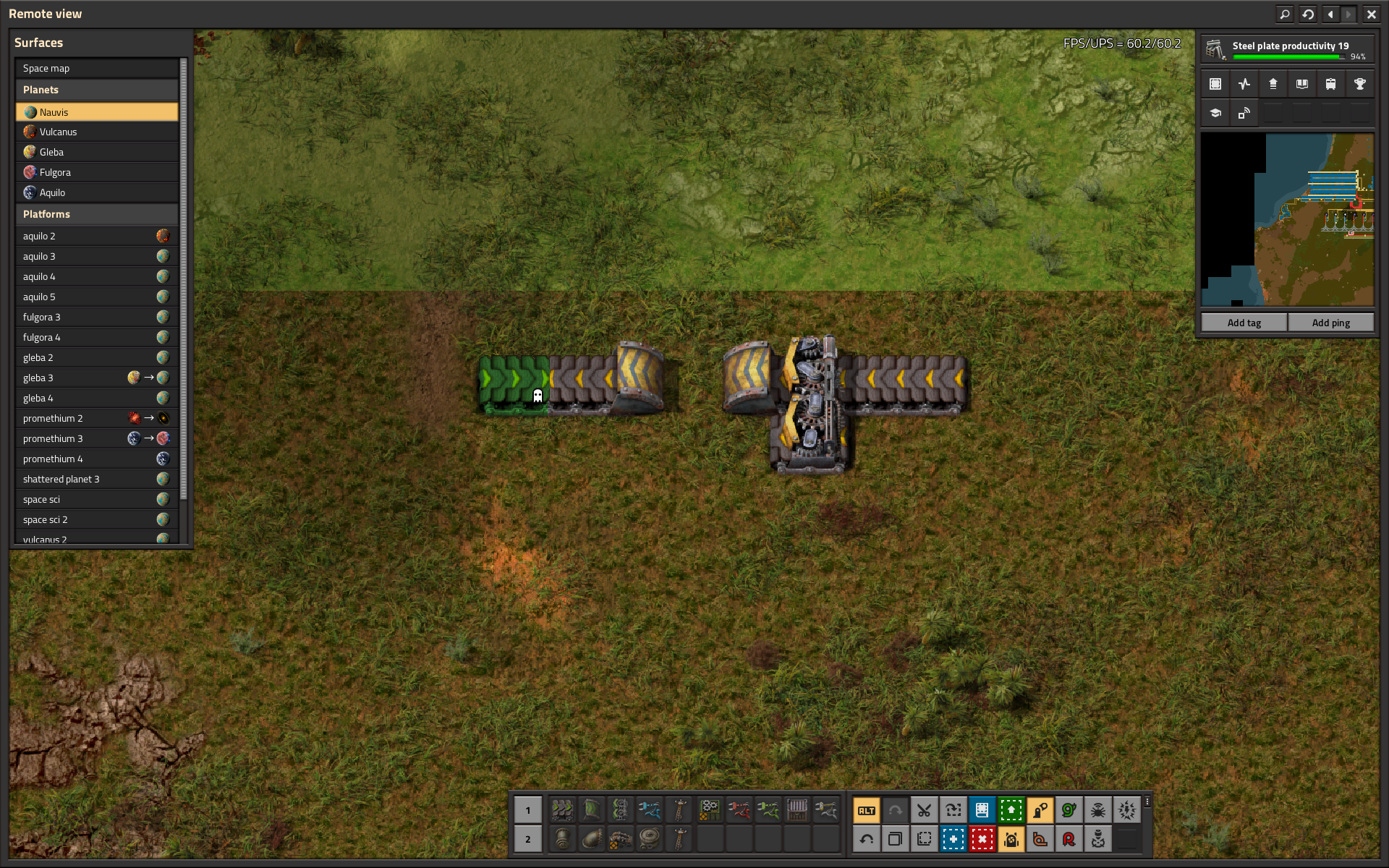Toggle the map search magnifier
Image resolution: width=1389 pixels, height=868 pixels.
[1283, 14]
